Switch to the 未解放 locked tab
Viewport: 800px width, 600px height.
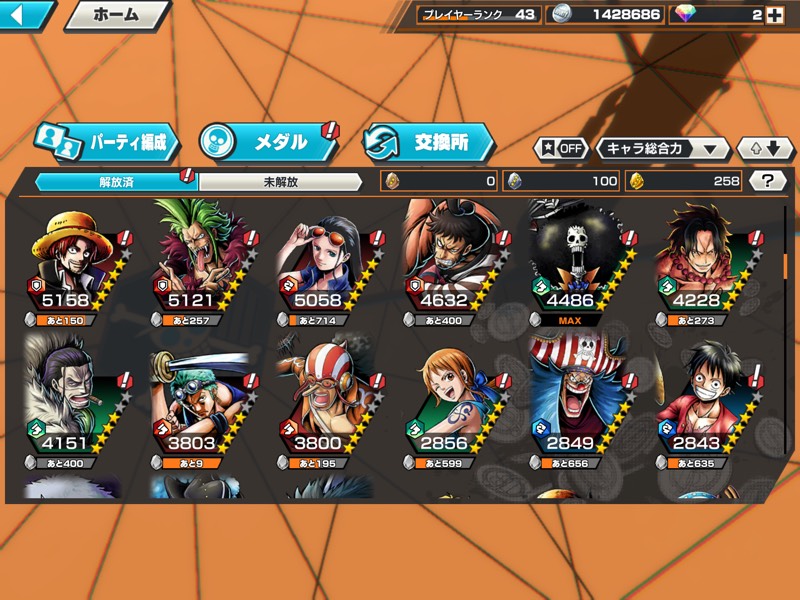[x=281, y=182]
